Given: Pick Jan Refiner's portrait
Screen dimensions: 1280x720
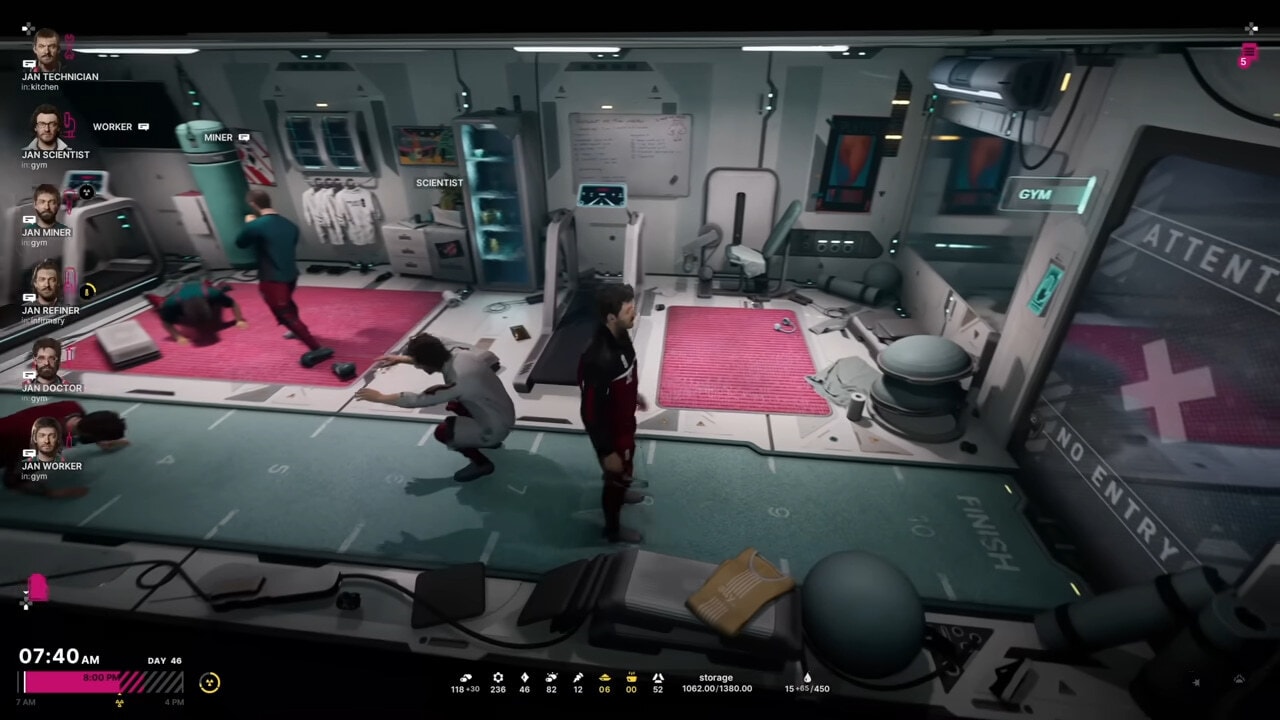Looking at the screenshot, I should [x=46, y=282].
